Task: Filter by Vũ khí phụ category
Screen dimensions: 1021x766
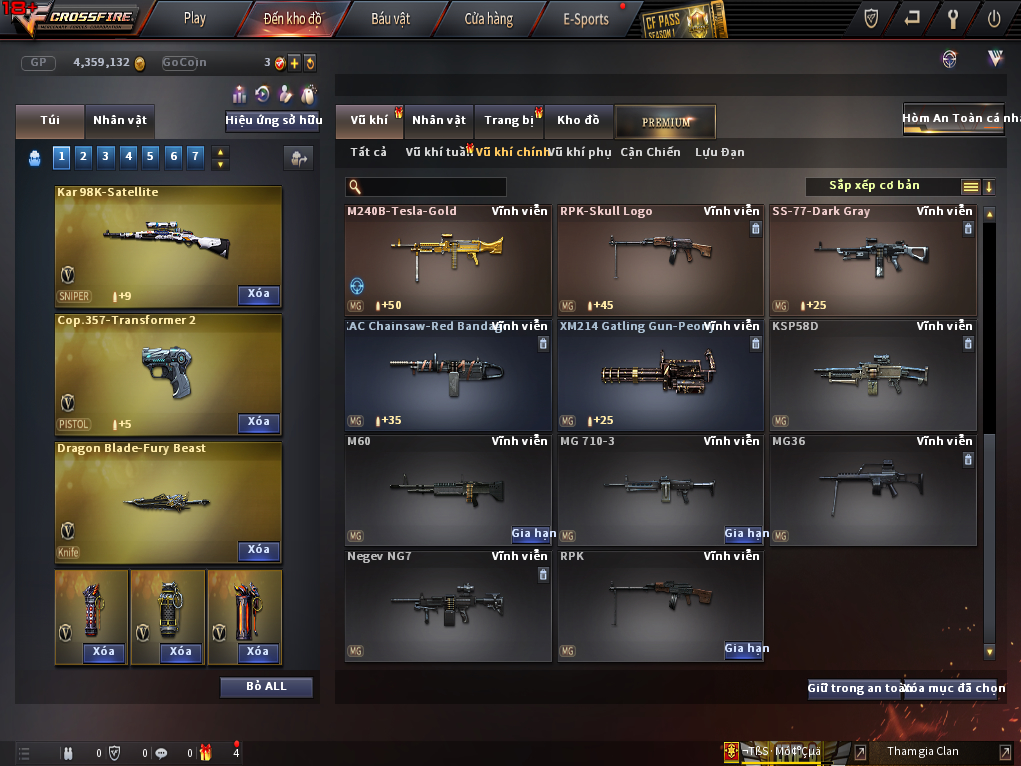Action: pos(580,152)
